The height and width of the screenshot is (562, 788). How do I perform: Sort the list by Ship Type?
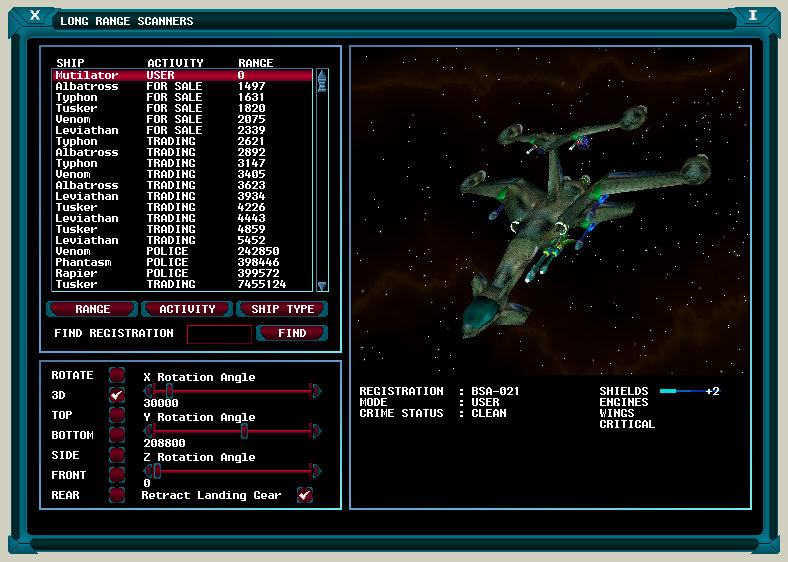(x=283, y=309)
